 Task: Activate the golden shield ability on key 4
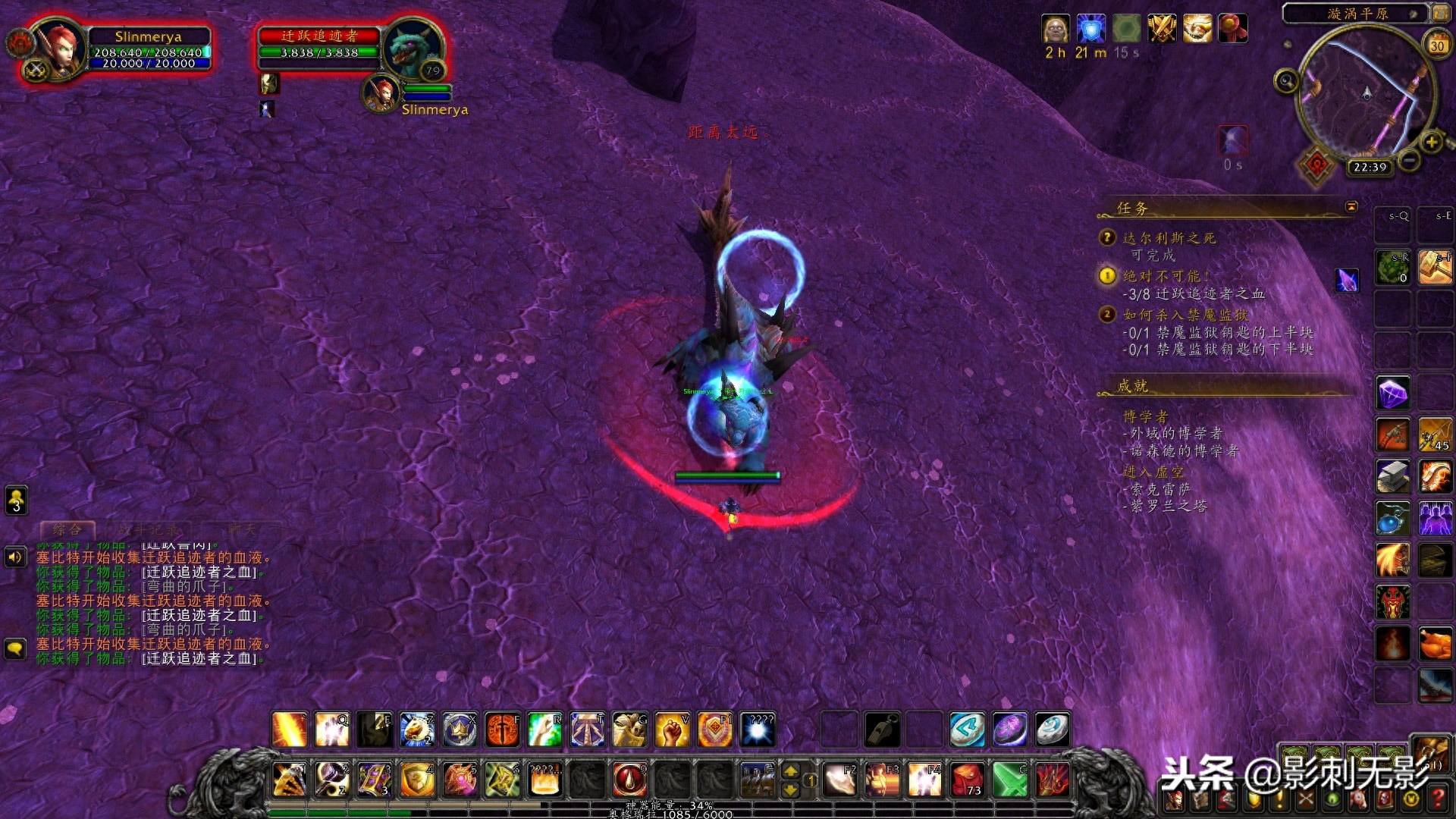pyautogui.click(x=417, y=780)
